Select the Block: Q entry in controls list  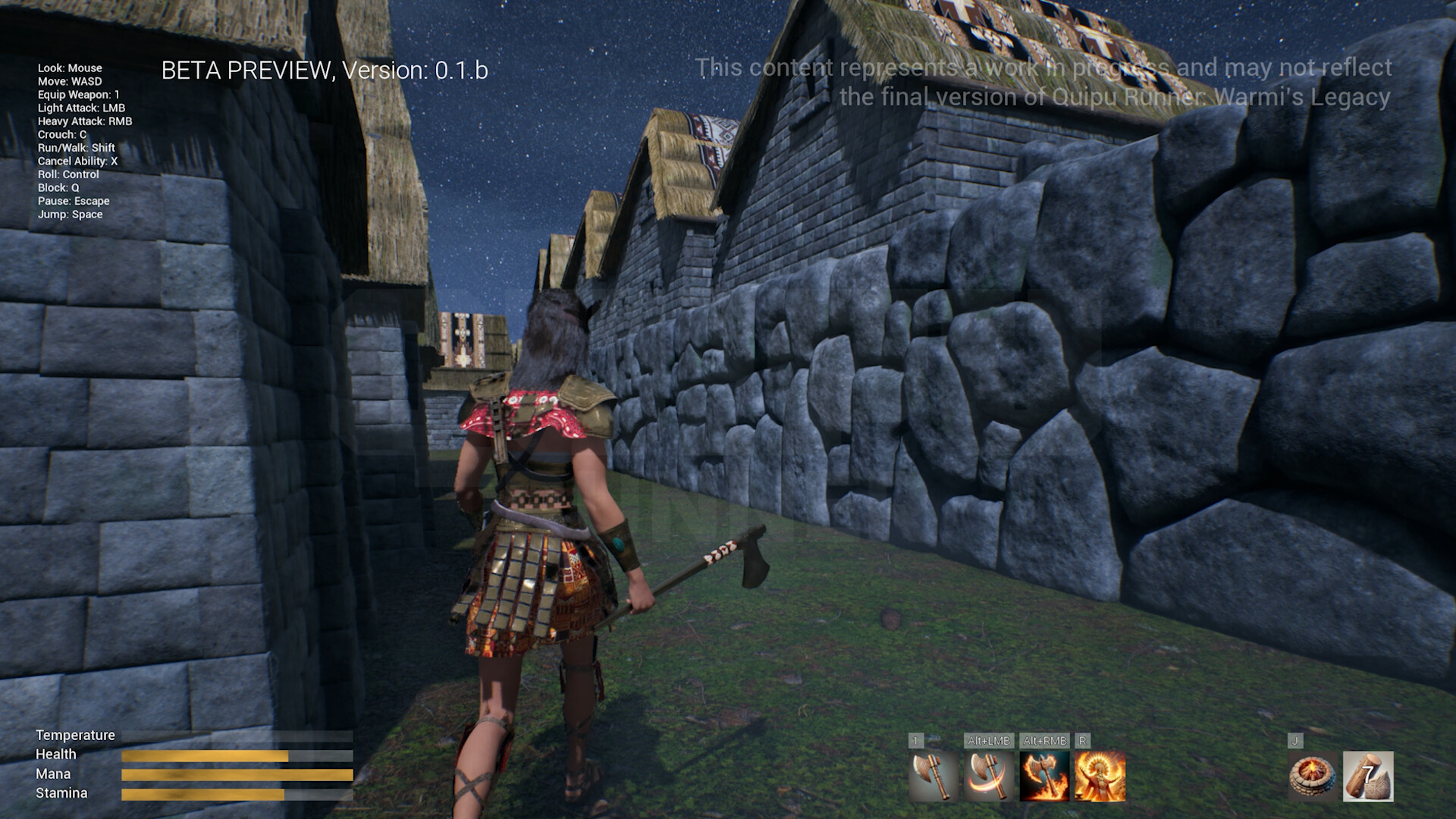(x=57, y=187)
